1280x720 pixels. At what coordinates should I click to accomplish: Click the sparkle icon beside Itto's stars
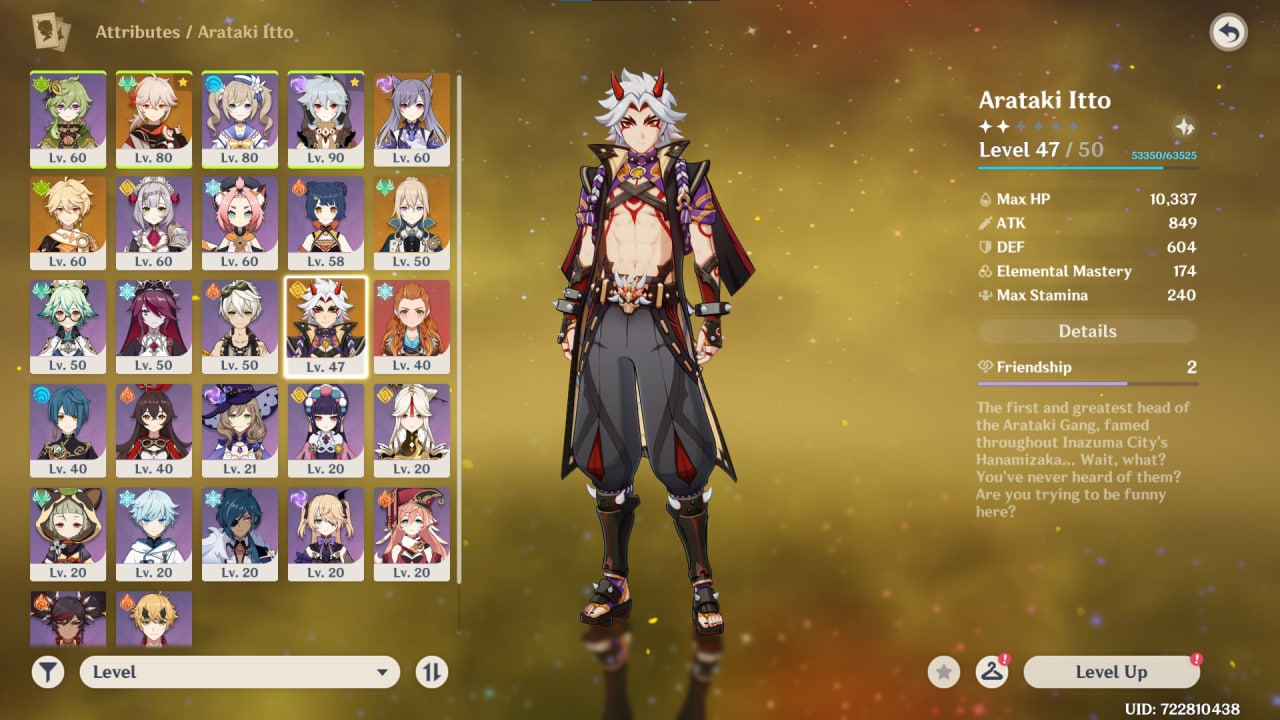click(x=1183, y=127)
